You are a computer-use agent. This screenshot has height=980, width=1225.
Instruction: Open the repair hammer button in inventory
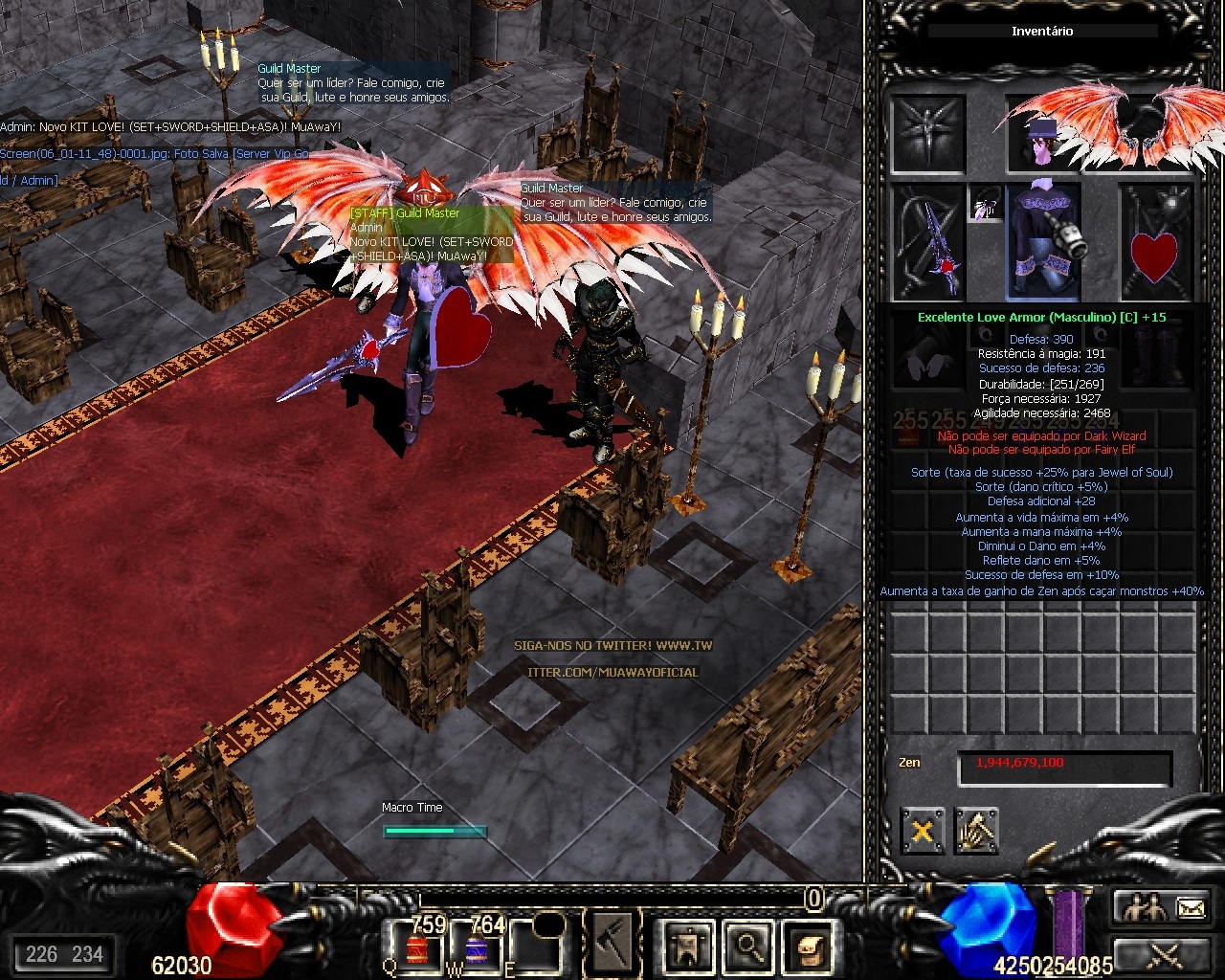pyautogui.click(x=975, y=830)
